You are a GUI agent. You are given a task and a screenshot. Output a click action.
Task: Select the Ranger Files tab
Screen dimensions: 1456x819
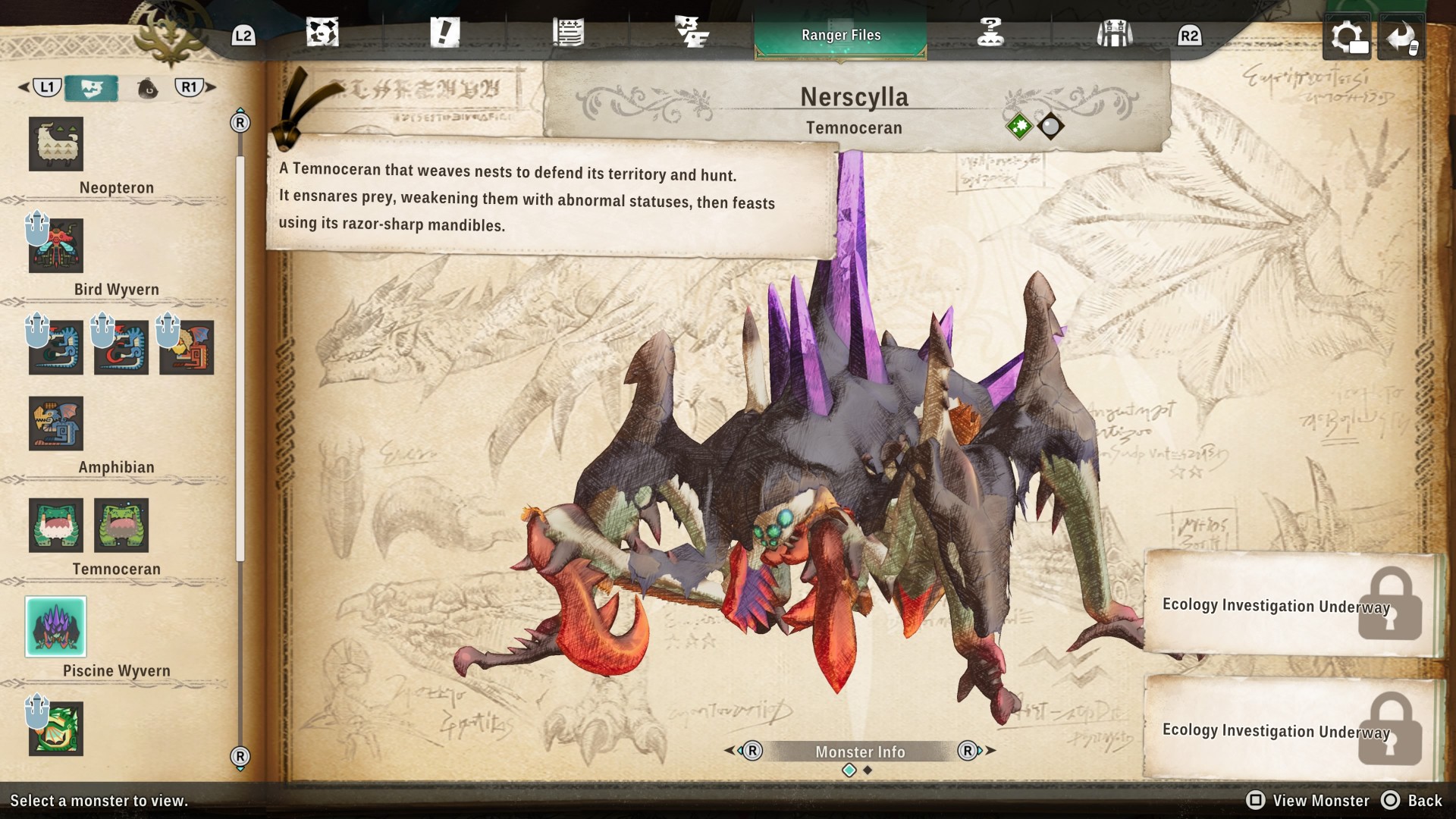click(x=840, y=35)
